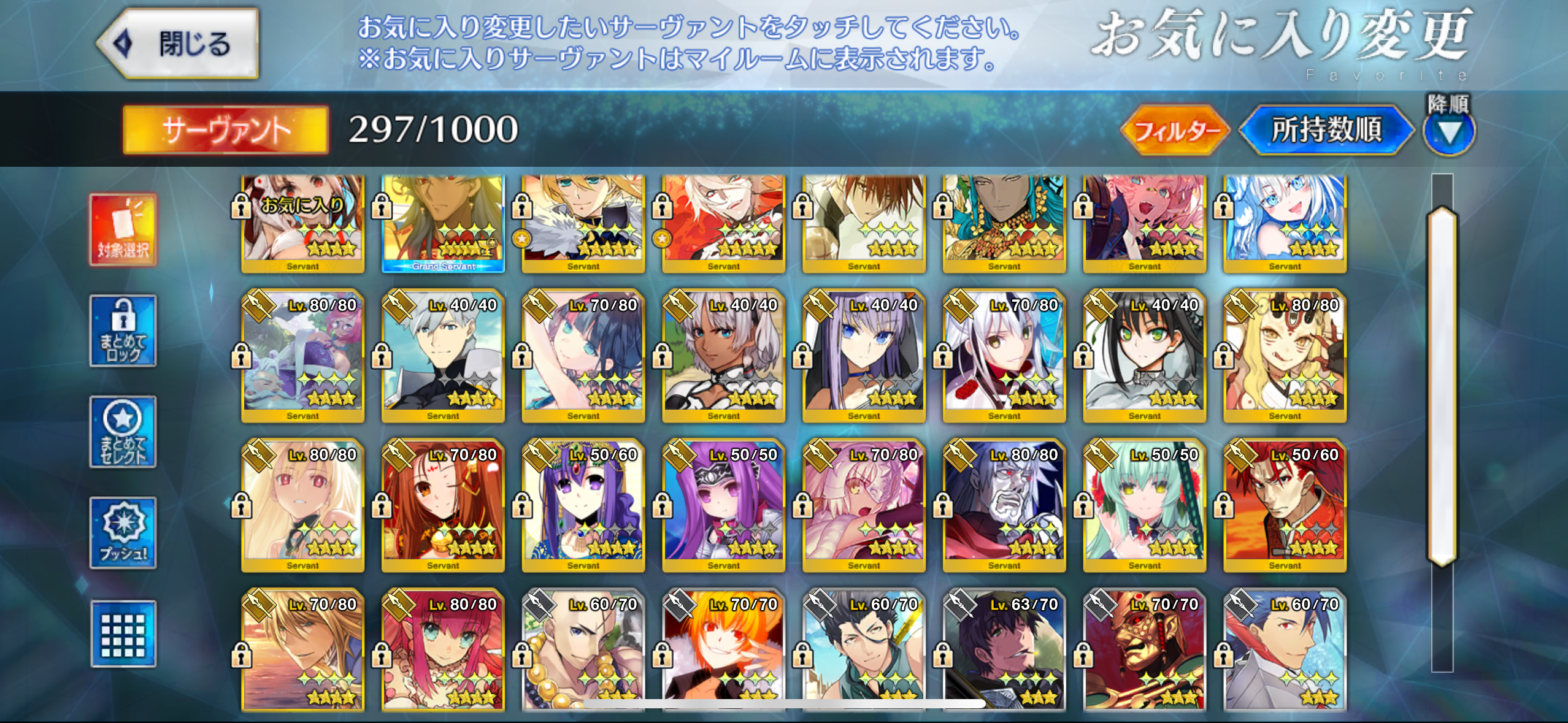Choose the red-masked Lv. 70/70 servant
The image size is (1568, 723).
point(1145,650)
